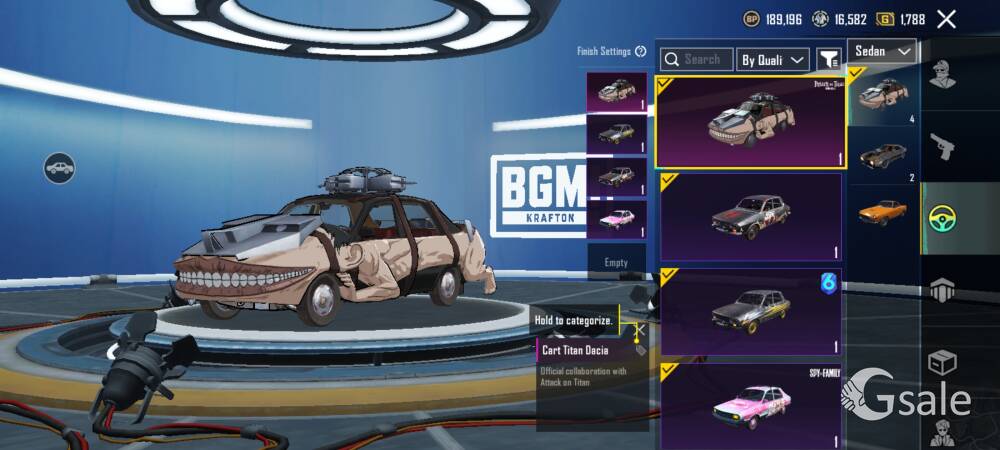The width and height of the screenshot is (1000, 450).
Task: Switch to the pistol weapons tab
Action: tap(942, 148)
